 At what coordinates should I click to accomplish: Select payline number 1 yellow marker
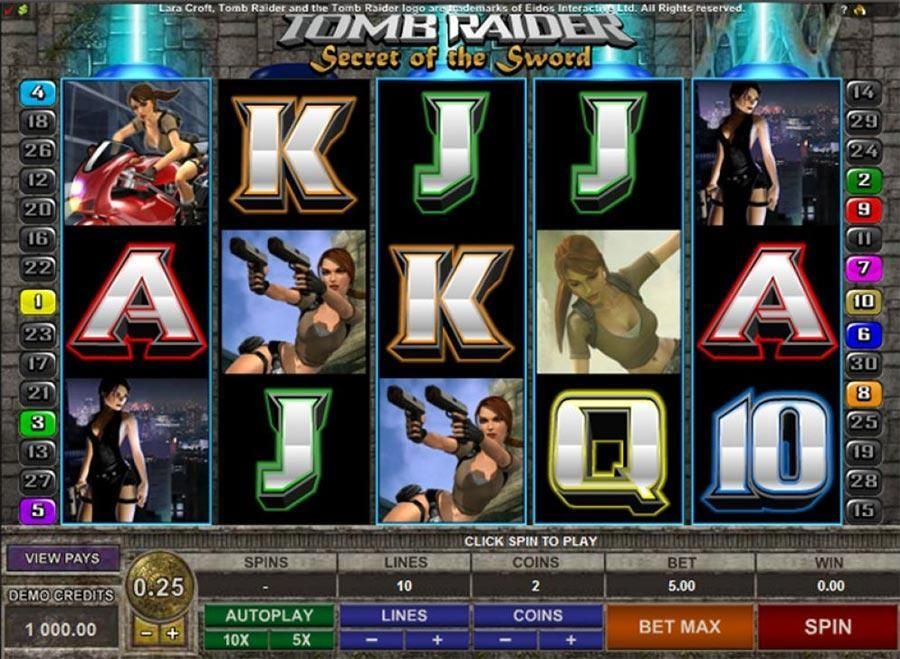tap(39, 299)
